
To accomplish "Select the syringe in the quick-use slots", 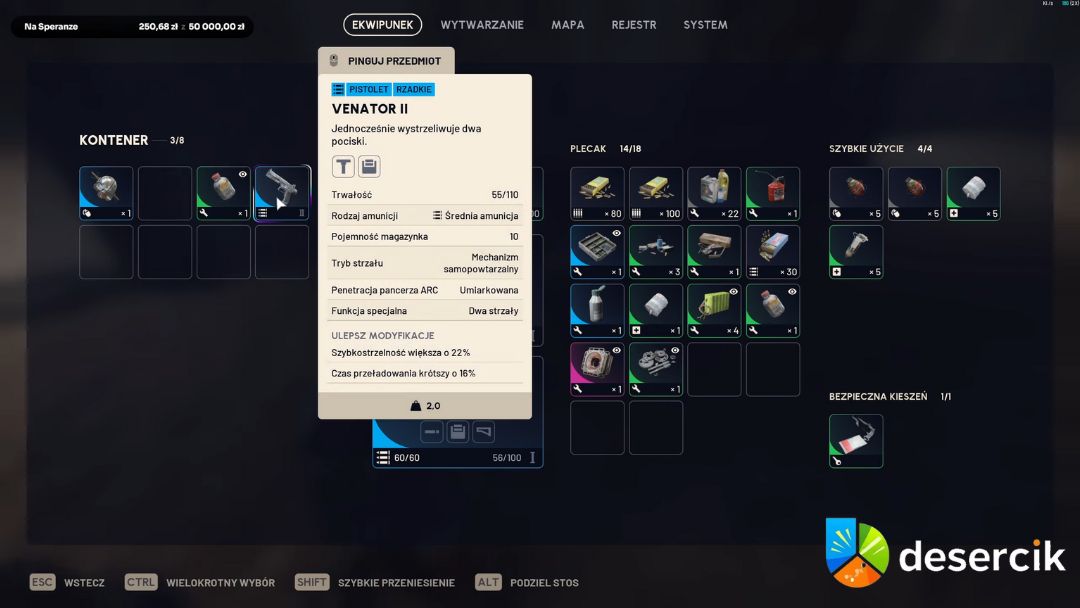I will tap(856, 252).
